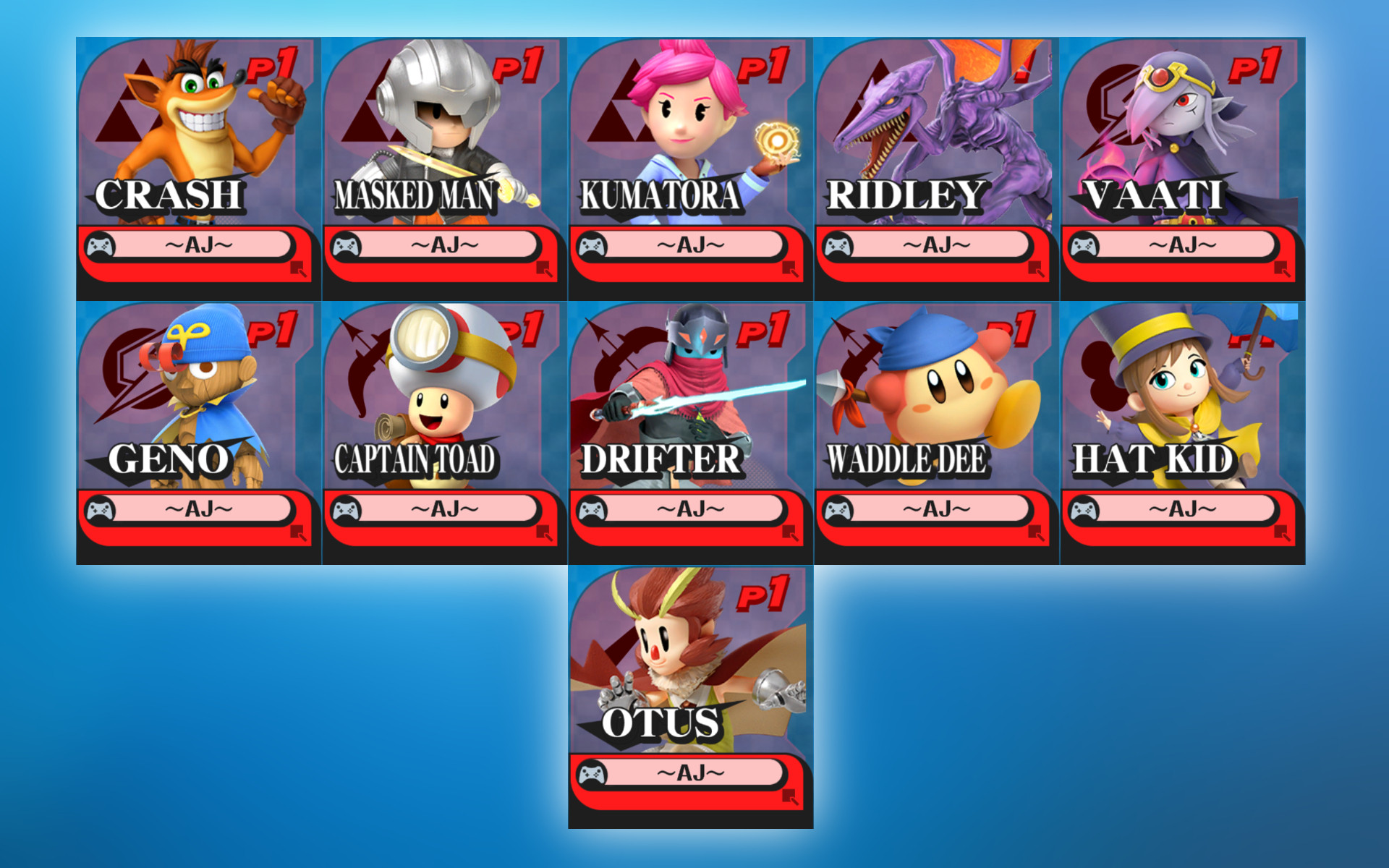Expand the cursor marker on Captain Toad's banner
The height and width of the screenshot is (868, 1389).
pos(544,532)
